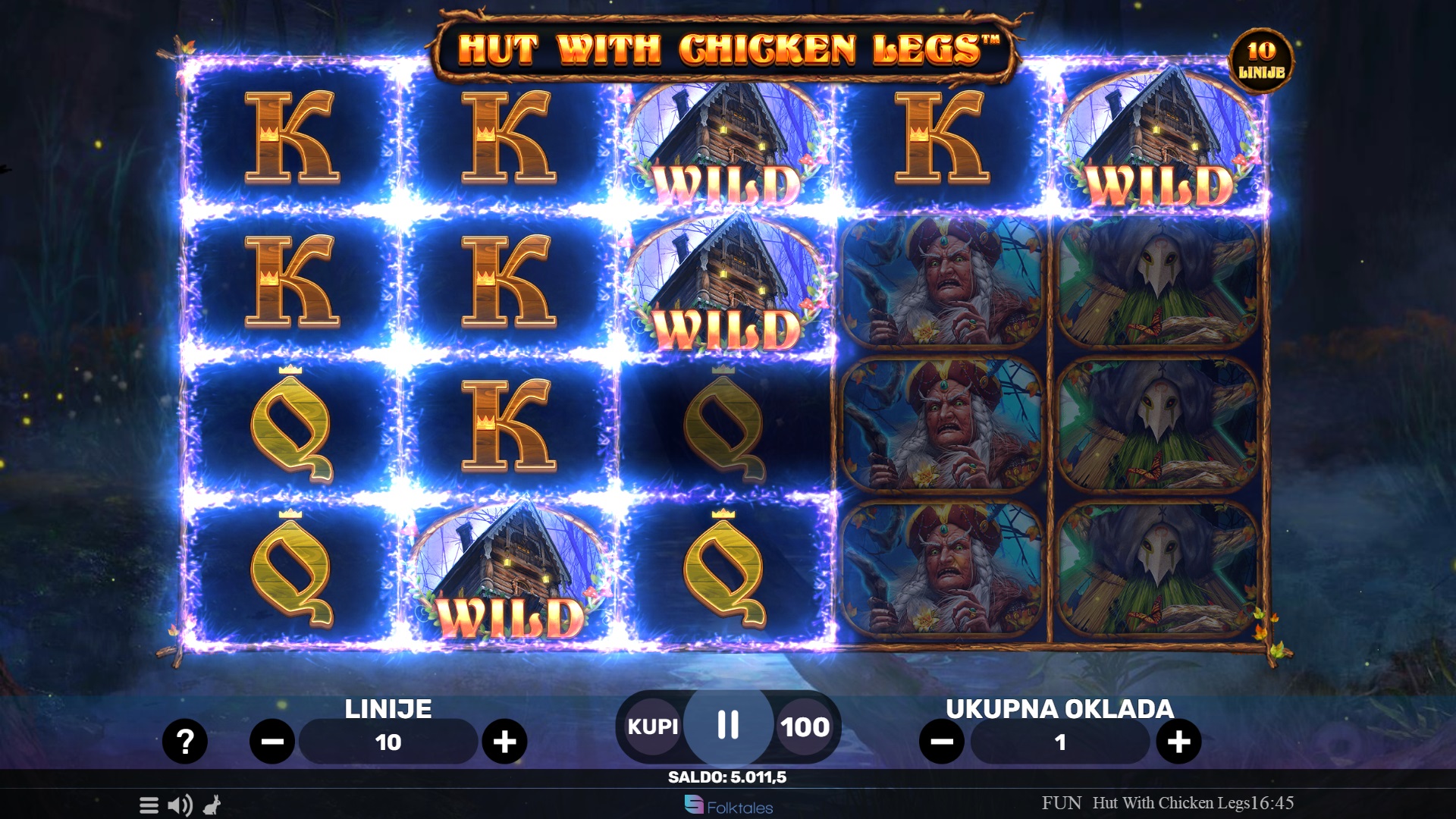Toggle the rabbit turbo mode icon
This screenshot has height=819, width=1456.
coord(212,805)
